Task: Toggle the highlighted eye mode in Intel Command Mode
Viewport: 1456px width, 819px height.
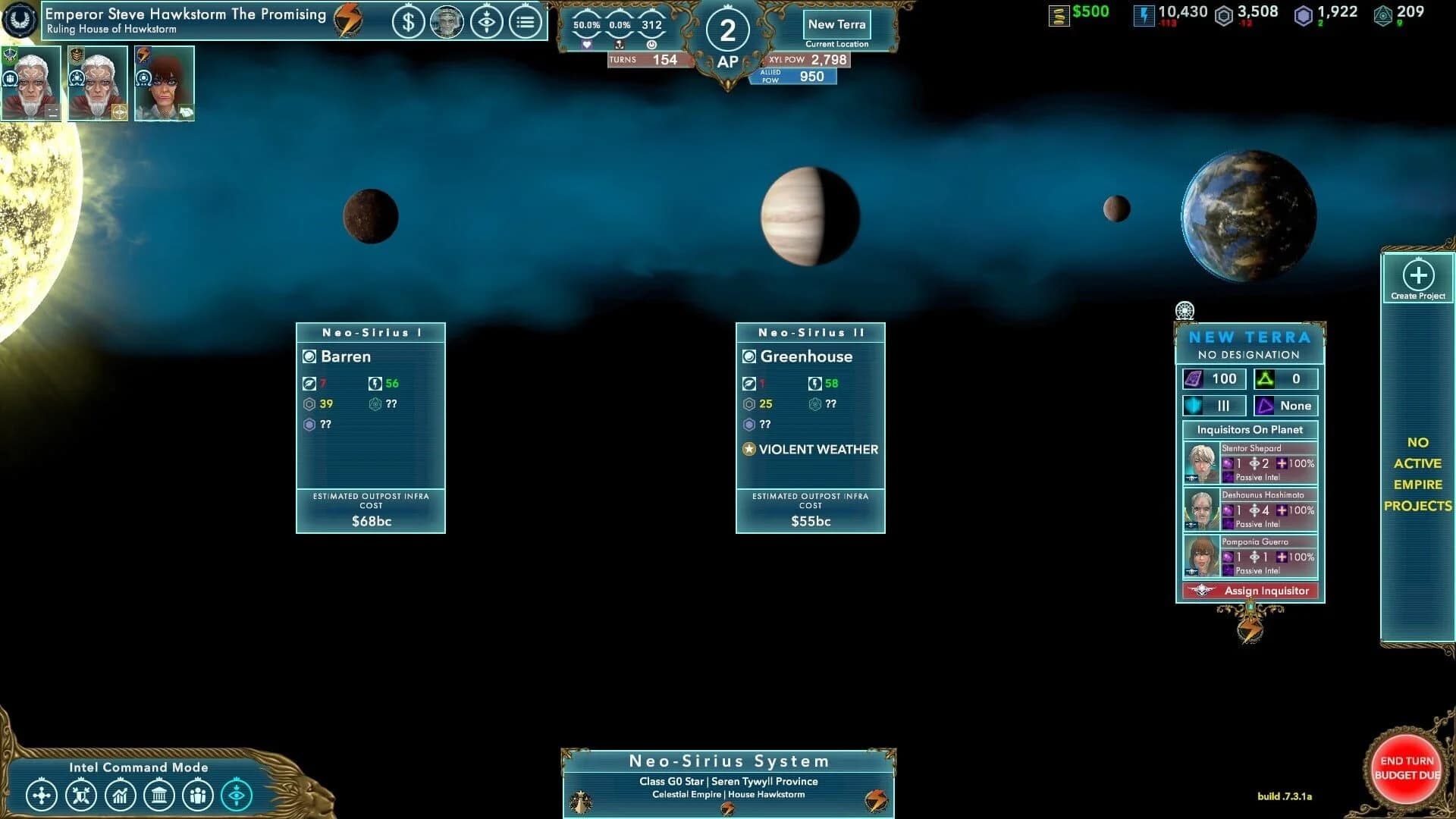Action: tap(237, 795)
